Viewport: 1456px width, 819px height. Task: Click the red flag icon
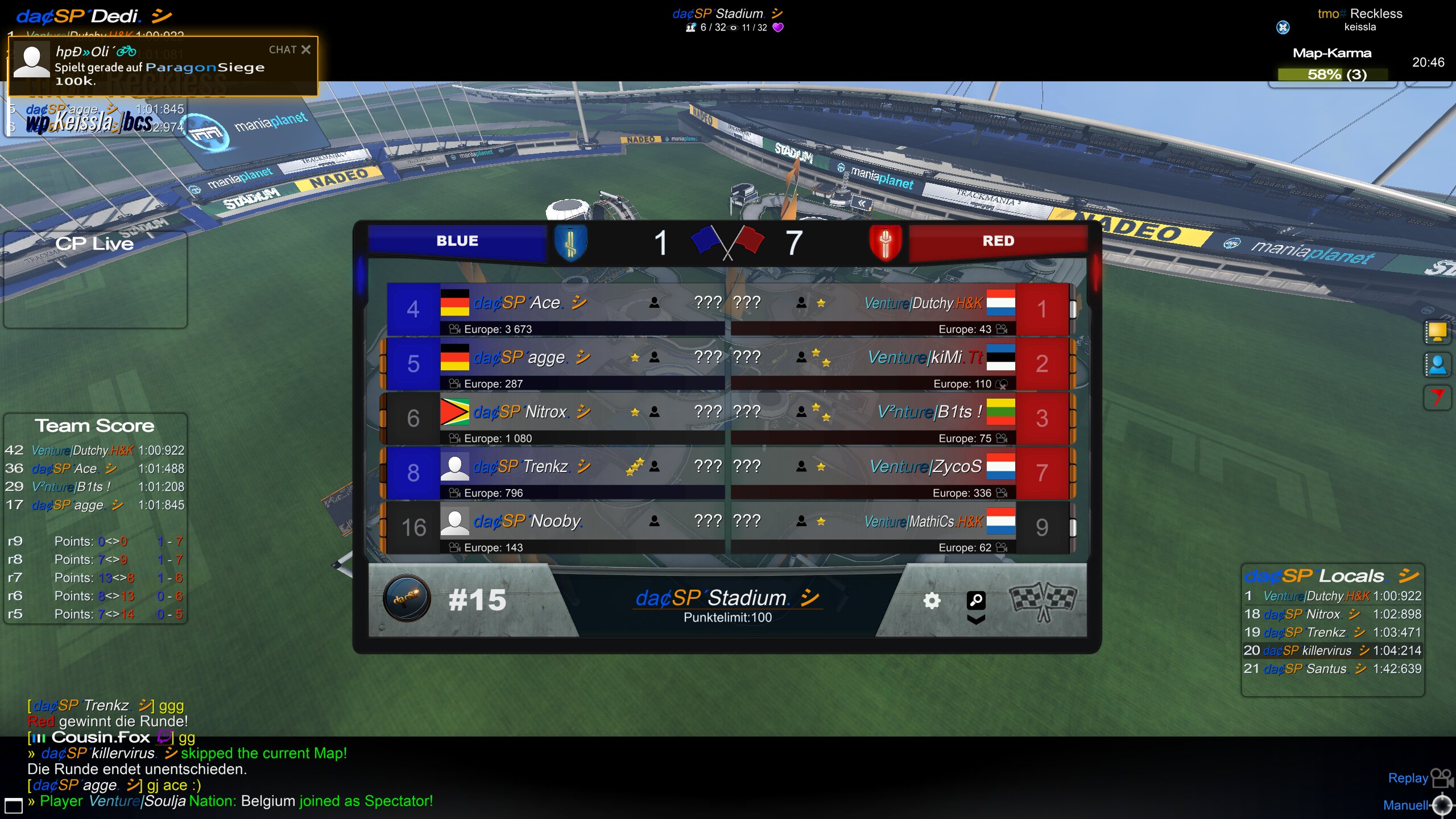(x=1437, y=397)
